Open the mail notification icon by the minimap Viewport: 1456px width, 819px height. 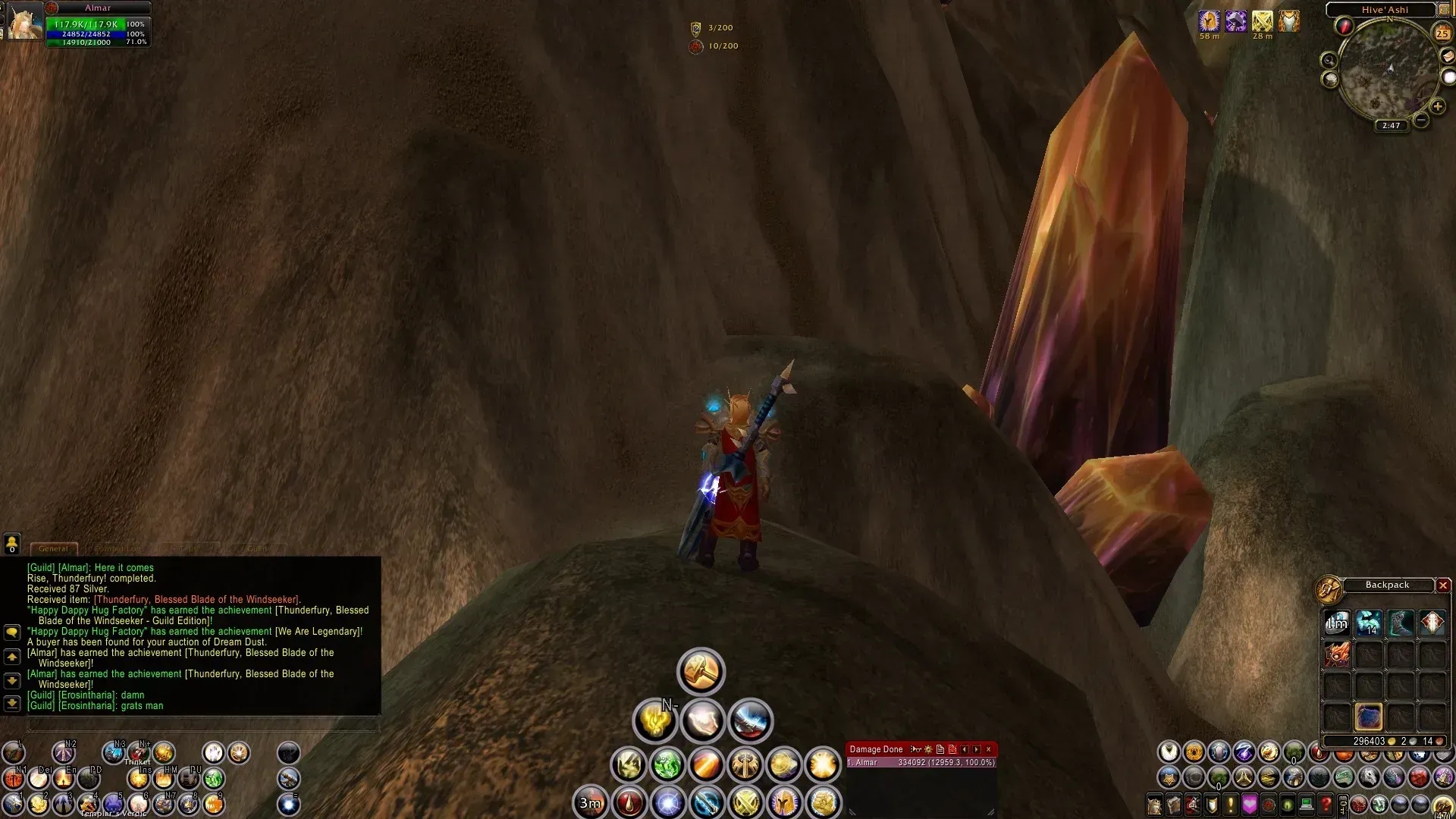tap(1448, 56)
